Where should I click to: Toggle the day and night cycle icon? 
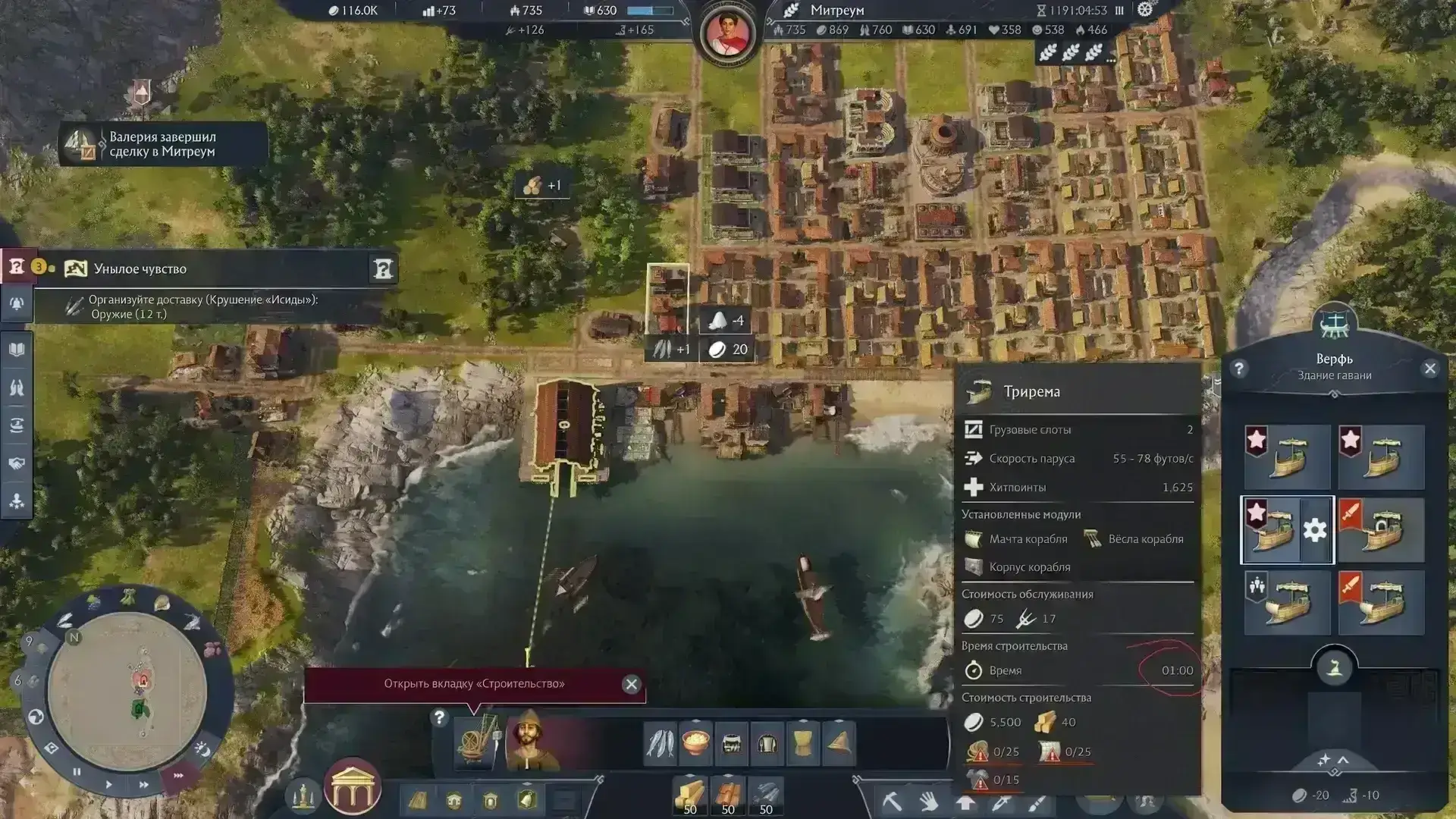pos(202,749)
